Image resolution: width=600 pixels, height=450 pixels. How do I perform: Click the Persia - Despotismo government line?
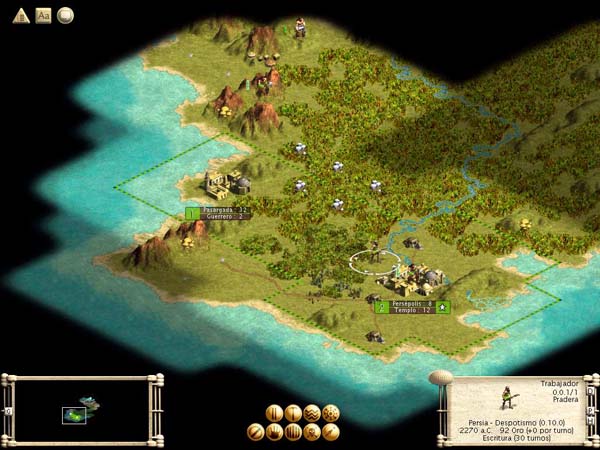coord(517,422)
